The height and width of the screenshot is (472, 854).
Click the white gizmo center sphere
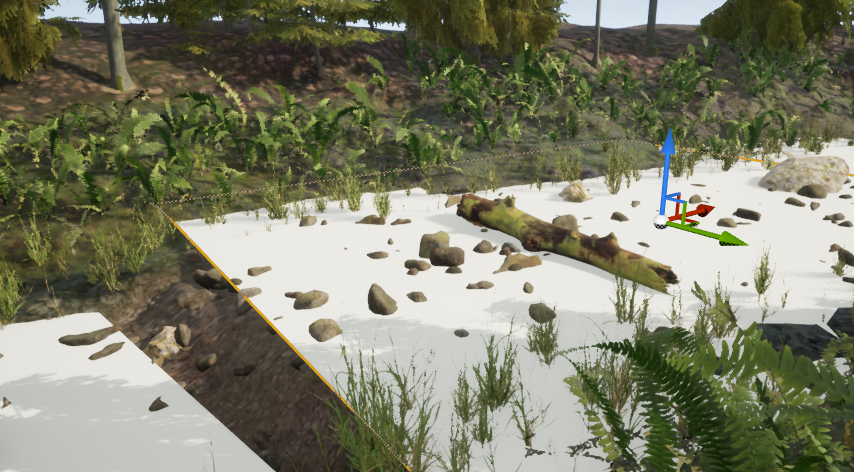click(661, 220)
